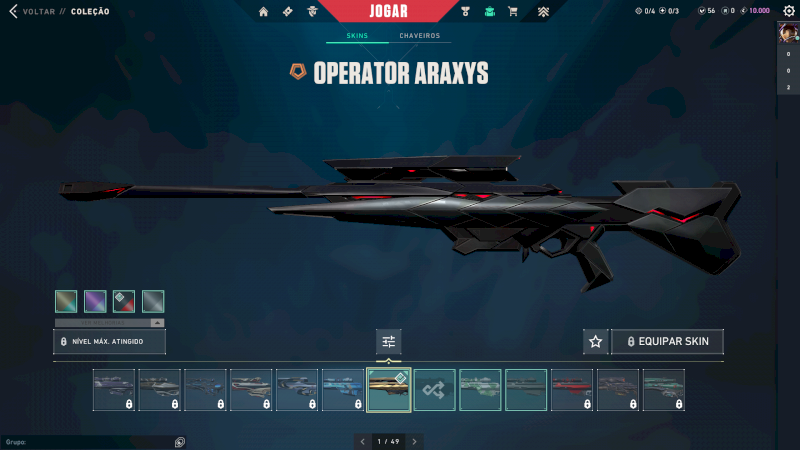Open the store shopping cart icon

click(x=513, y=12)
